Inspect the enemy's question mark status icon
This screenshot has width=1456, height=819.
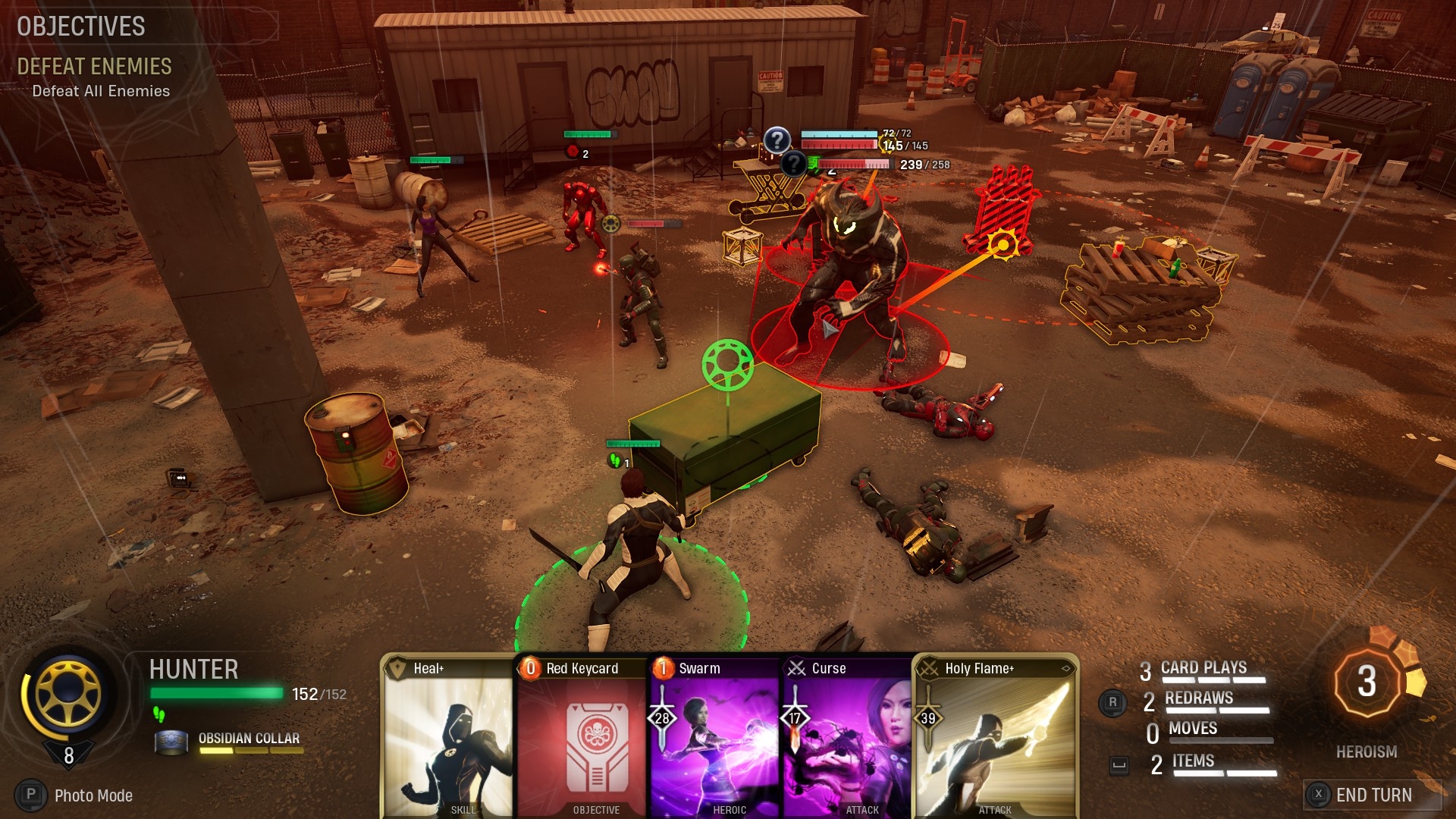pyautogui.click(x=777, y=140)
